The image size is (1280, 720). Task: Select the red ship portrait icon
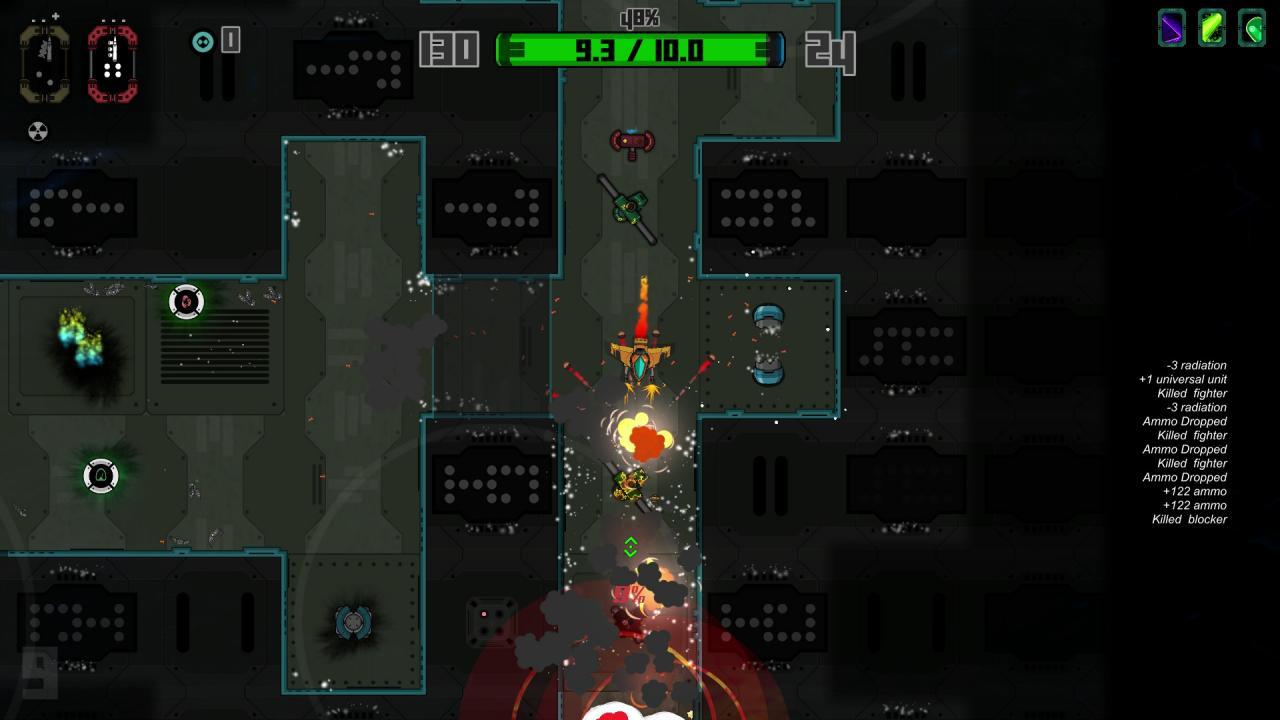point(110,62)
